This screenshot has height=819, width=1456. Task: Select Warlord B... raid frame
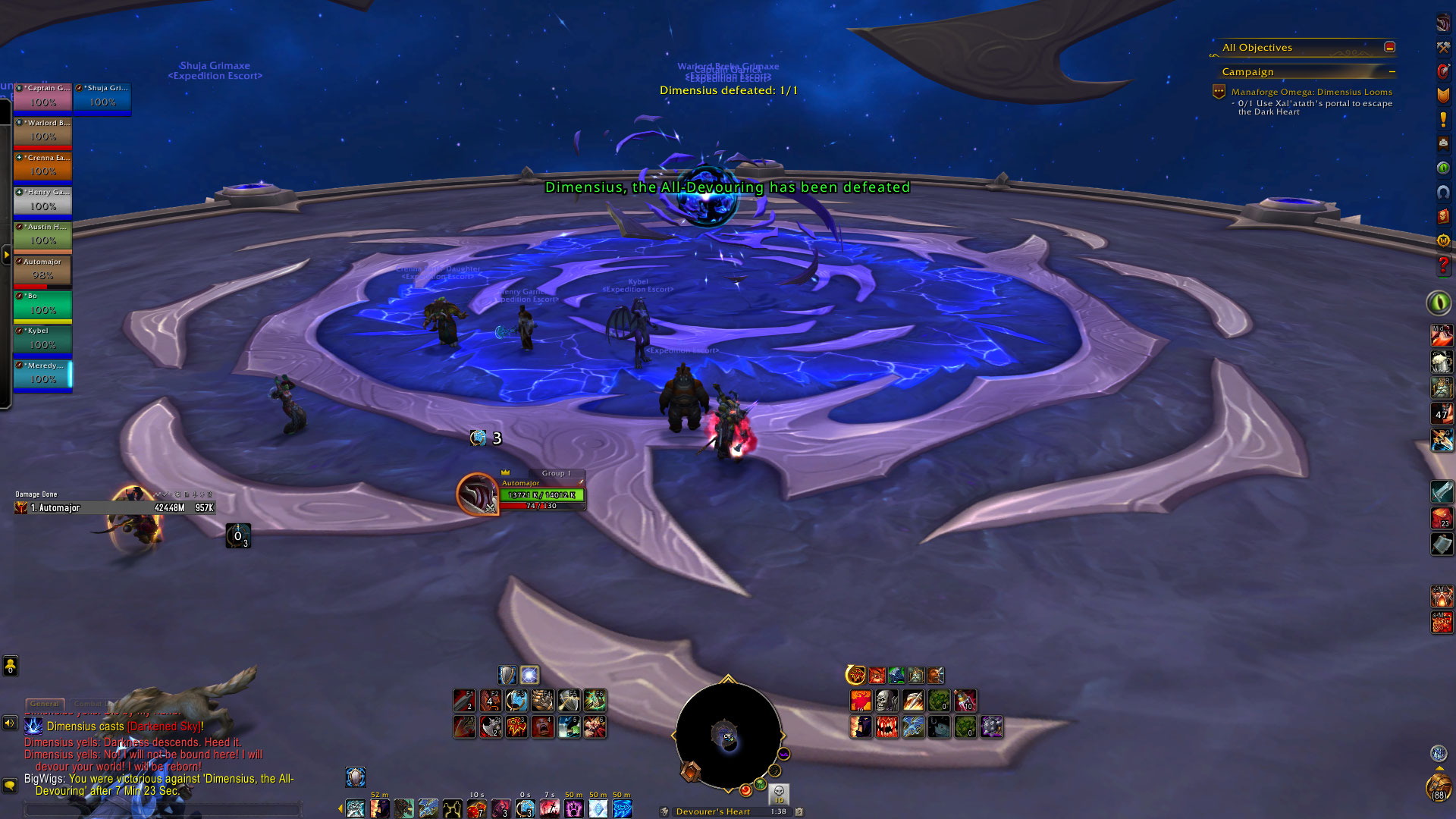tap(42, 132)
